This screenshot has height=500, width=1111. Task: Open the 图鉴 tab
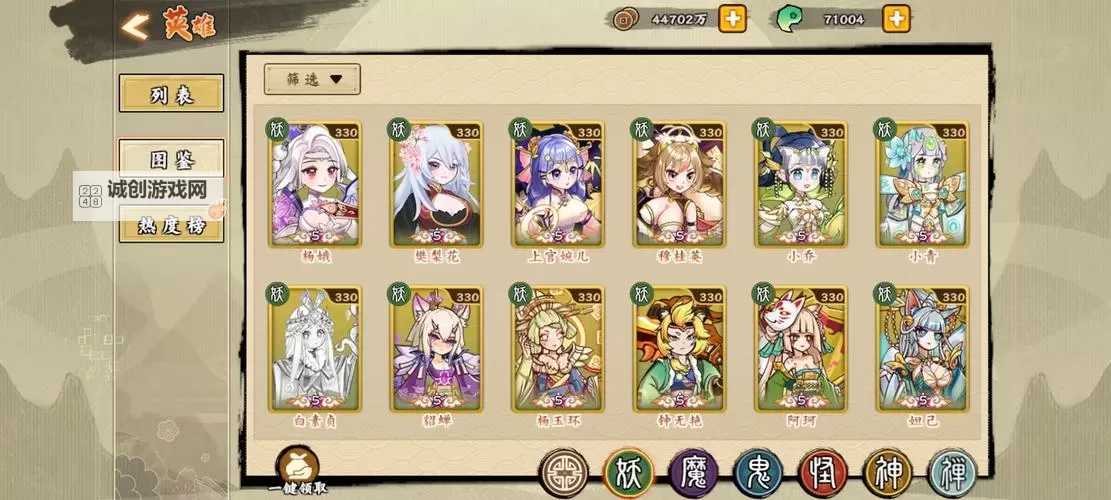tap(171, 160)
